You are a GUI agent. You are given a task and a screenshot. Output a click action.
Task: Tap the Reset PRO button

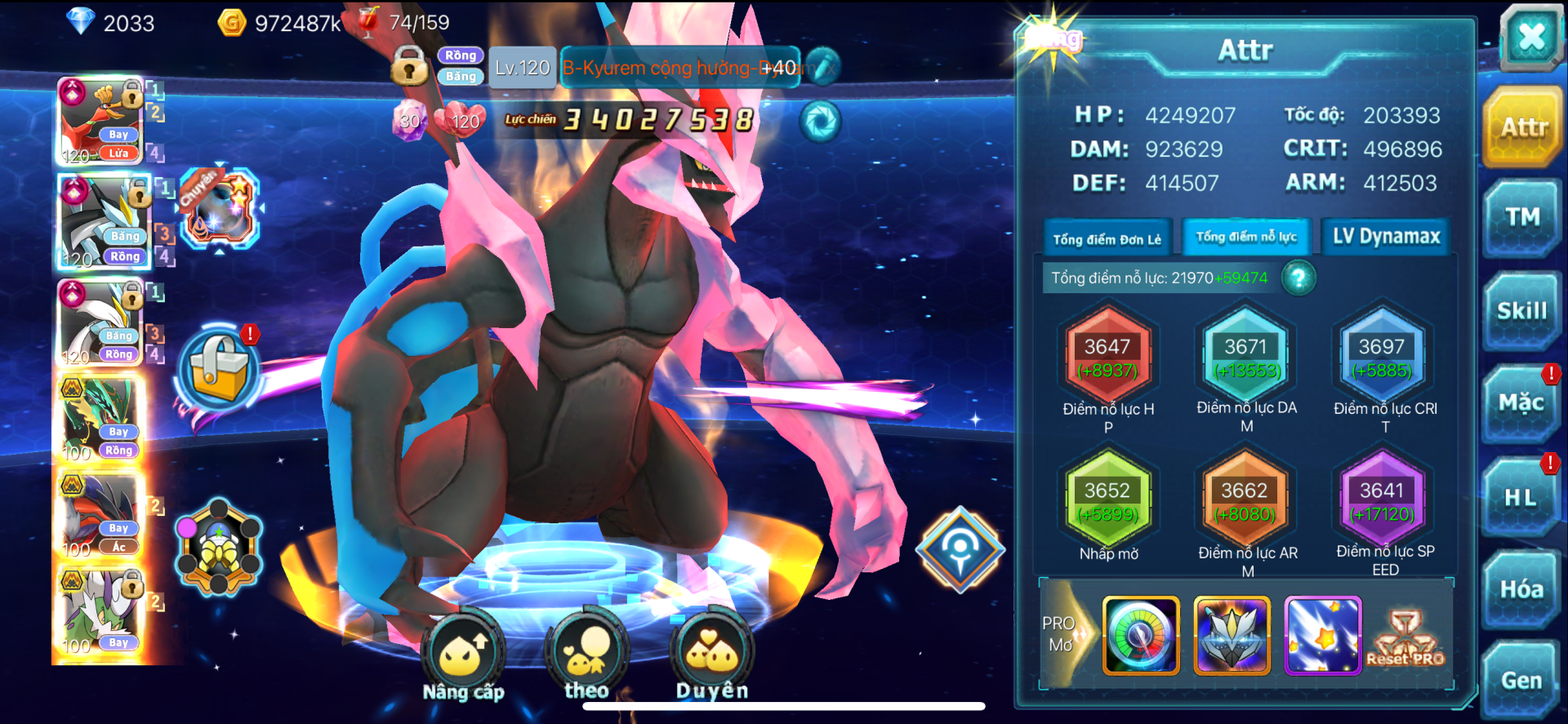[1405, 640]
